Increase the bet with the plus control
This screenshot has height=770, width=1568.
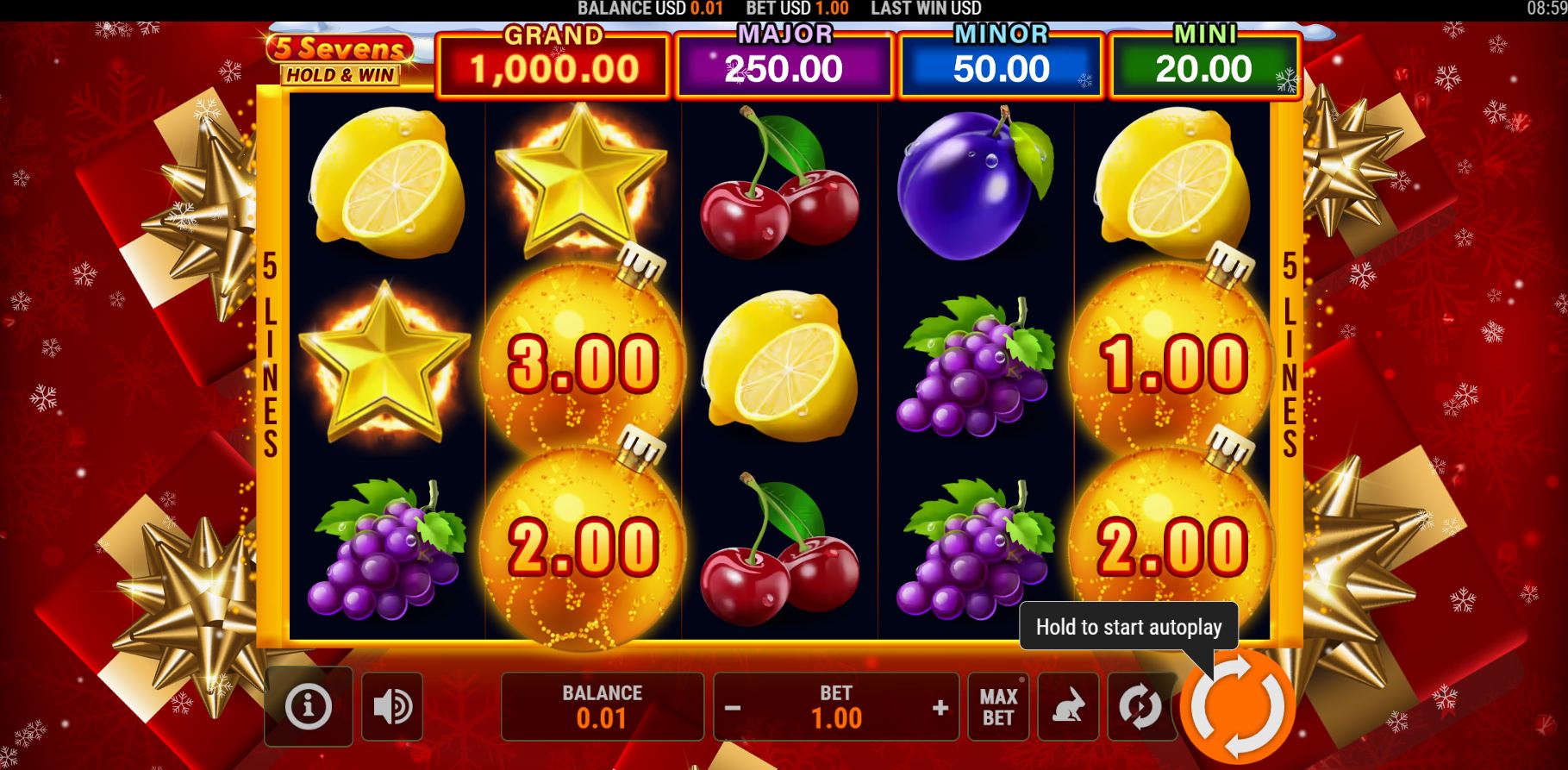tap(940, 706)
